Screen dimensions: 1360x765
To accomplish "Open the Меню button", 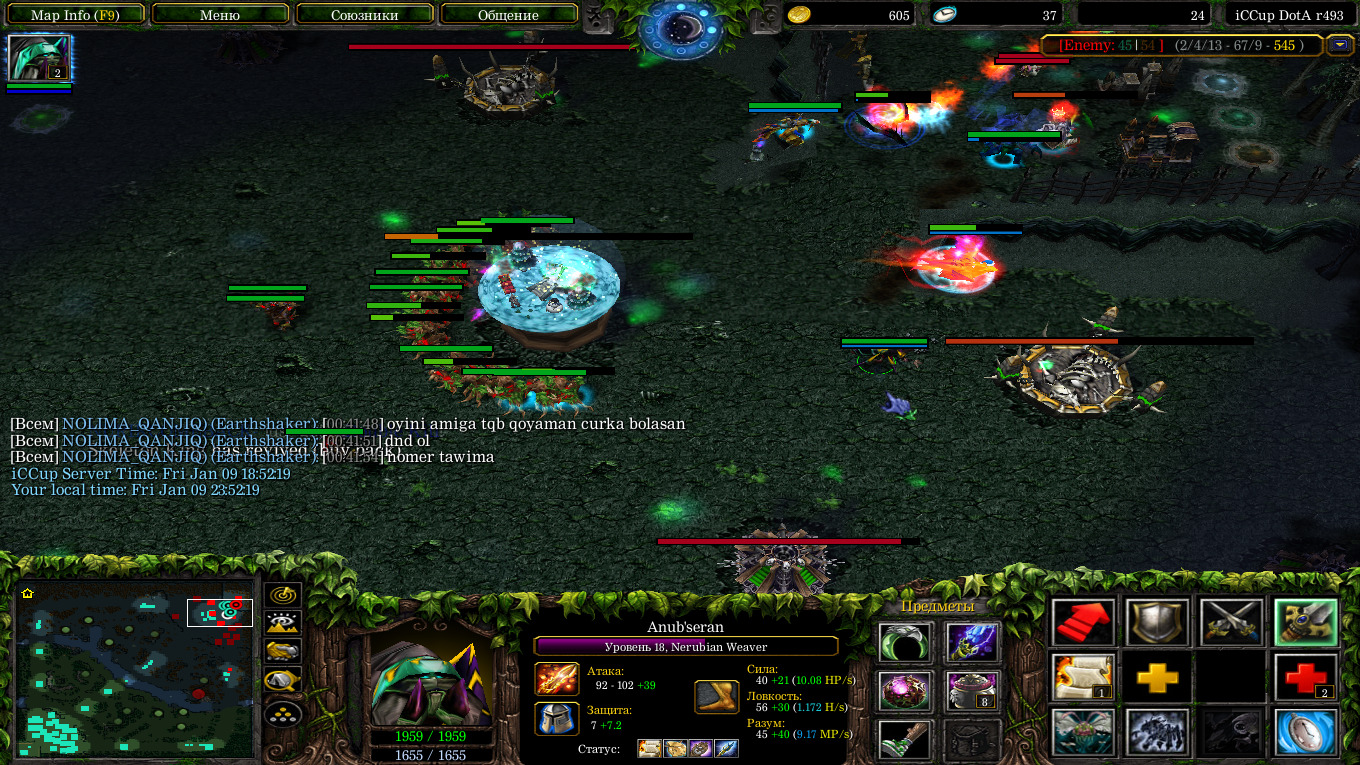I will pyautogui.click(x=220, y=15).
